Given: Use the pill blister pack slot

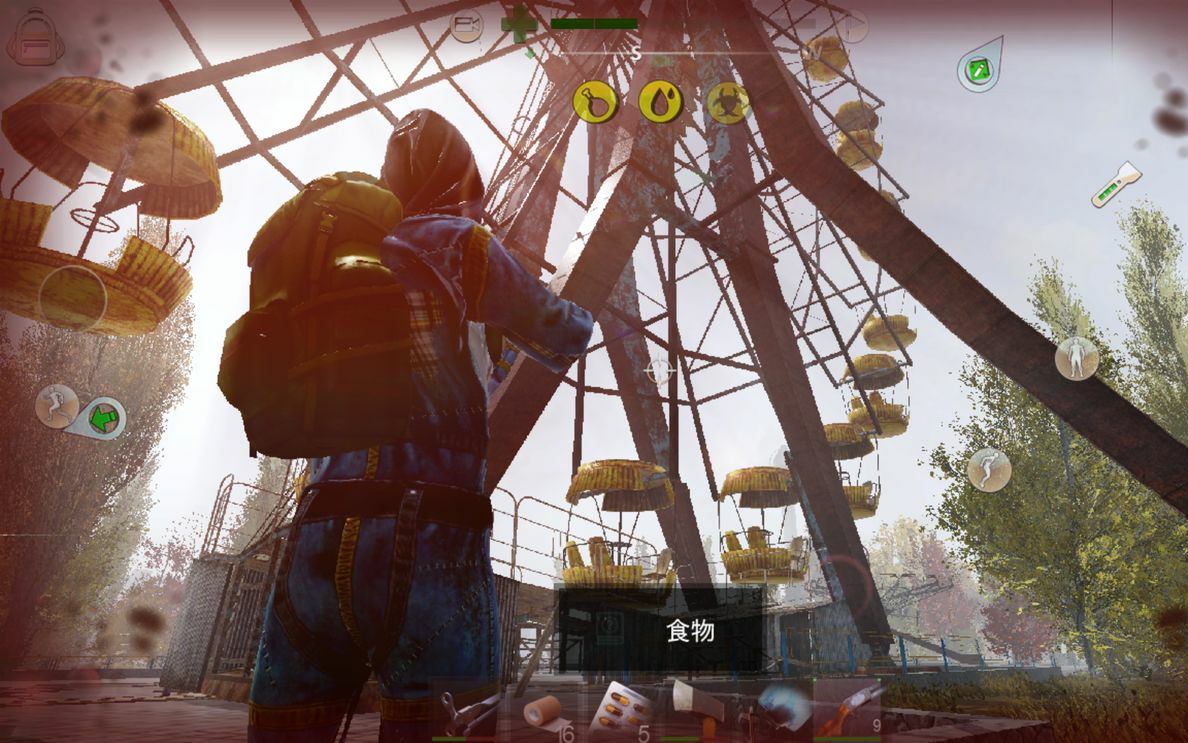Looking at the screenshot, I should coord(618,710).
